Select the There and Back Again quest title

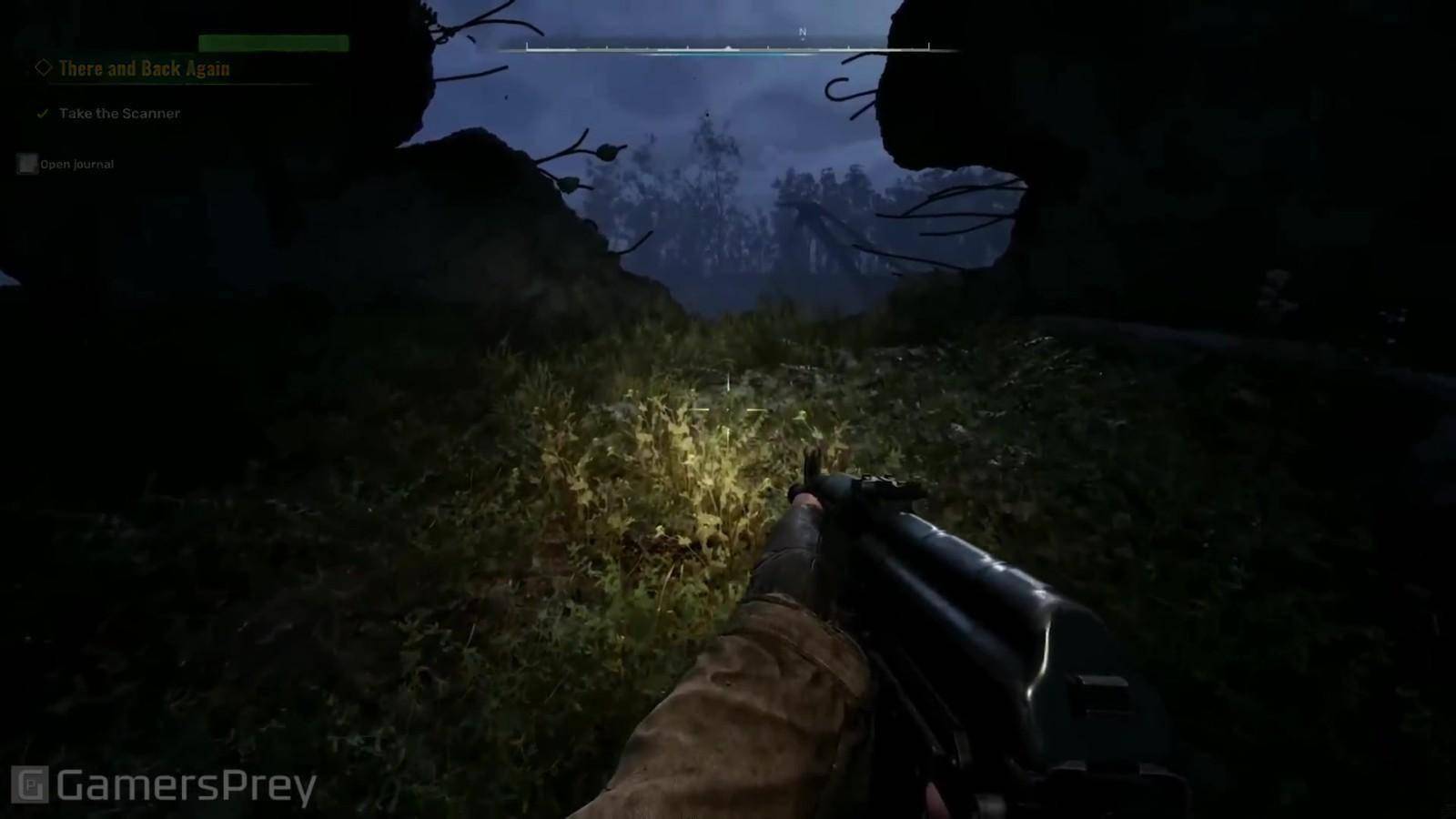click(x=144, y=68)
